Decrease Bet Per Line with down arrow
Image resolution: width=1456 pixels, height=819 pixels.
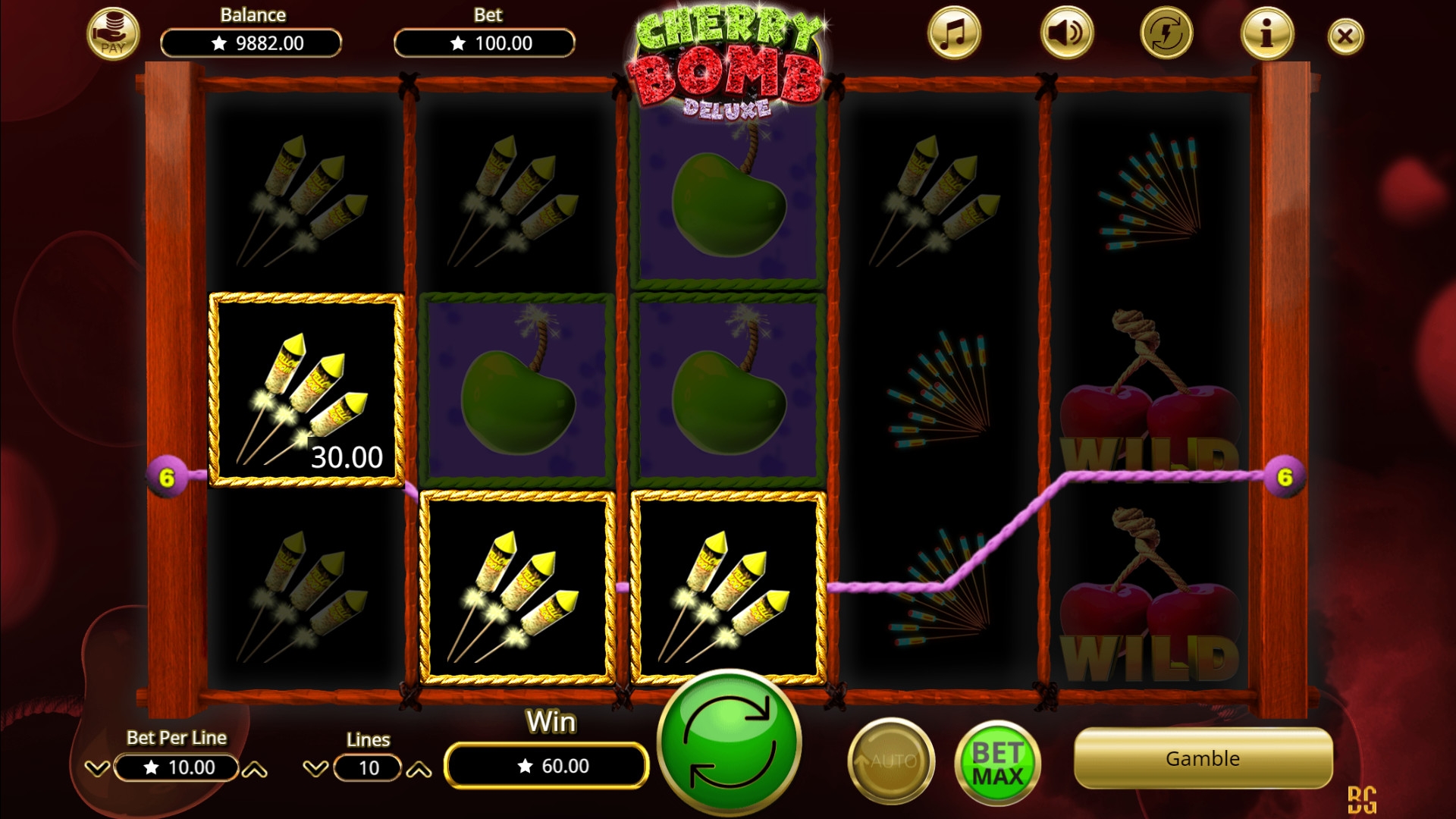click(97, 768)
